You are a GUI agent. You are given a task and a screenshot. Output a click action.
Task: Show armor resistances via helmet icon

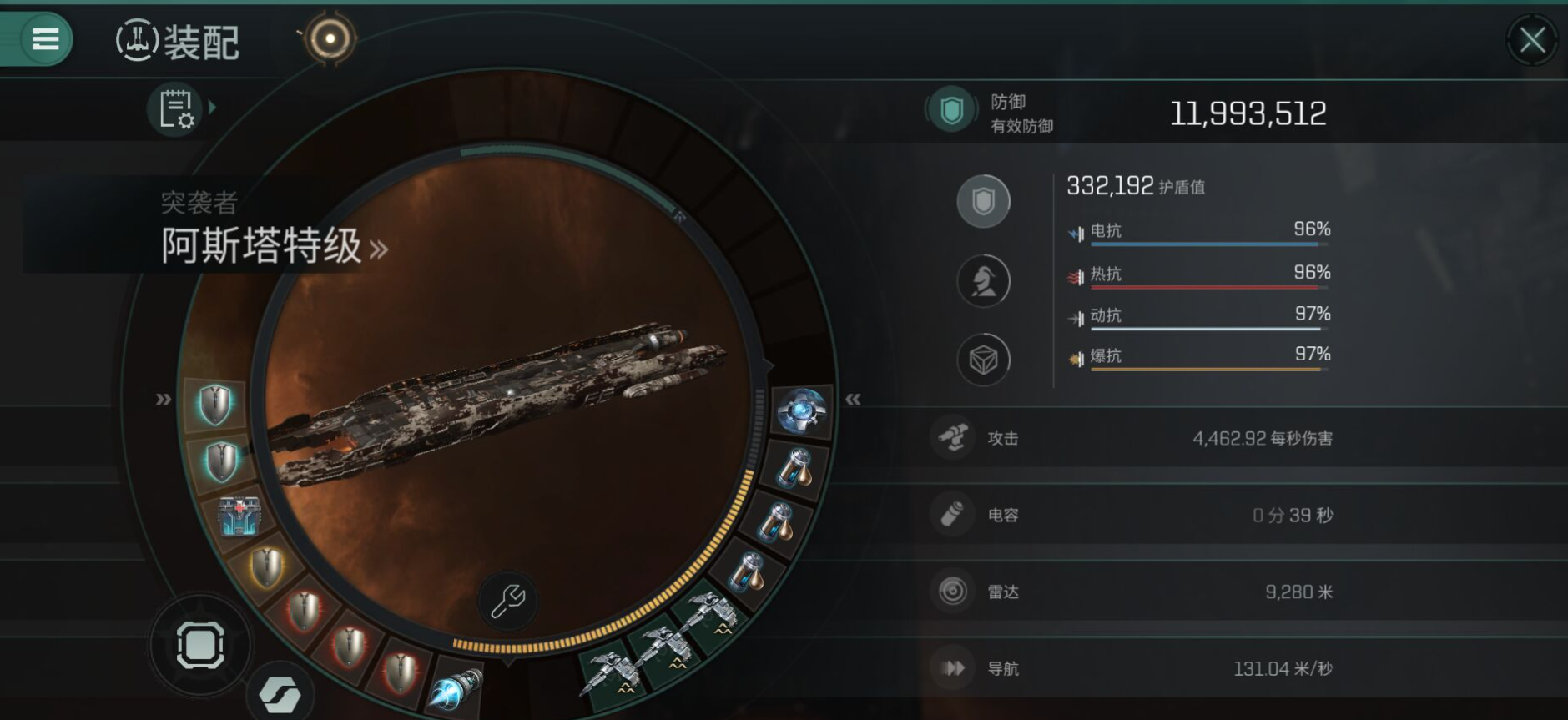pyautogui.click(x=983, y=281)
